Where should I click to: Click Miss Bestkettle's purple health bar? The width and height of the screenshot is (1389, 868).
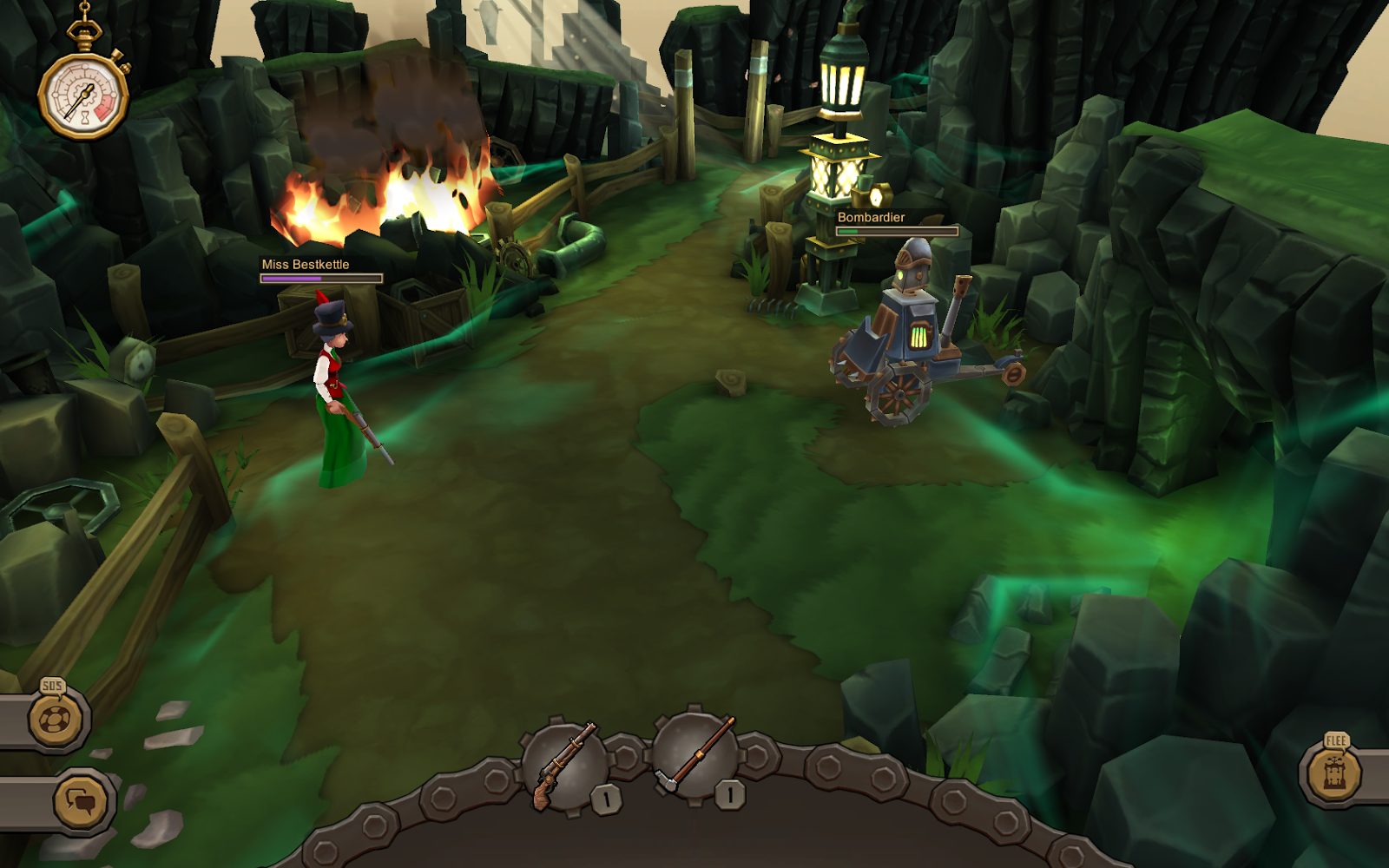(x=319, y=279)
